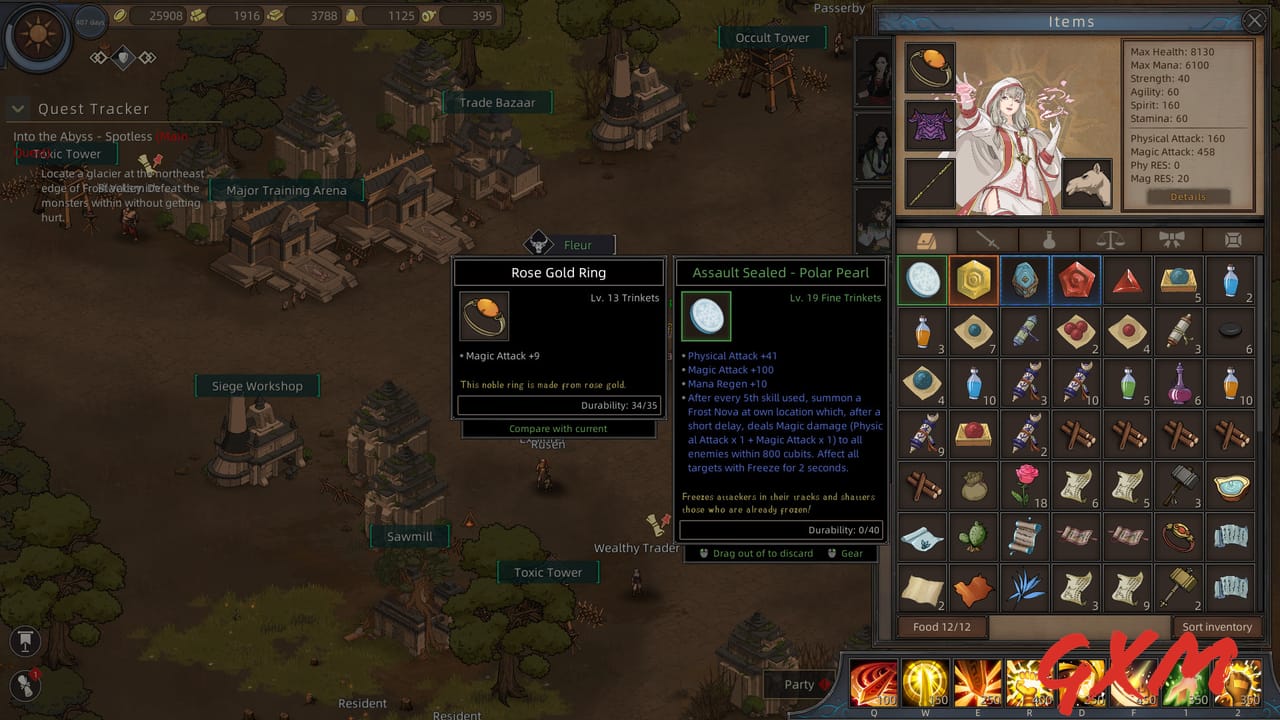
Task: Open the ribbon gifts category
Action: (x=1173, y=240)
